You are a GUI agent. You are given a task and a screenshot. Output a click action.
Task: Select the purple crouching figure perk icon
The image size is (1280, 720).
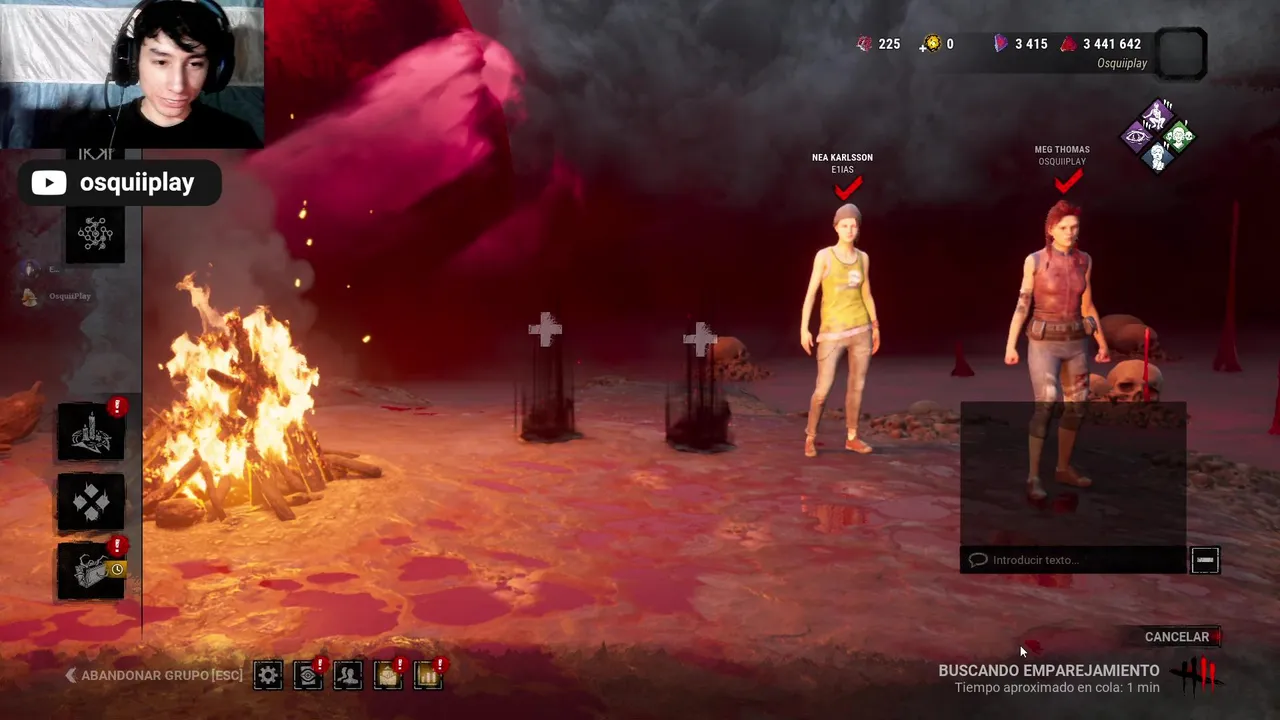coord(1158,115)
